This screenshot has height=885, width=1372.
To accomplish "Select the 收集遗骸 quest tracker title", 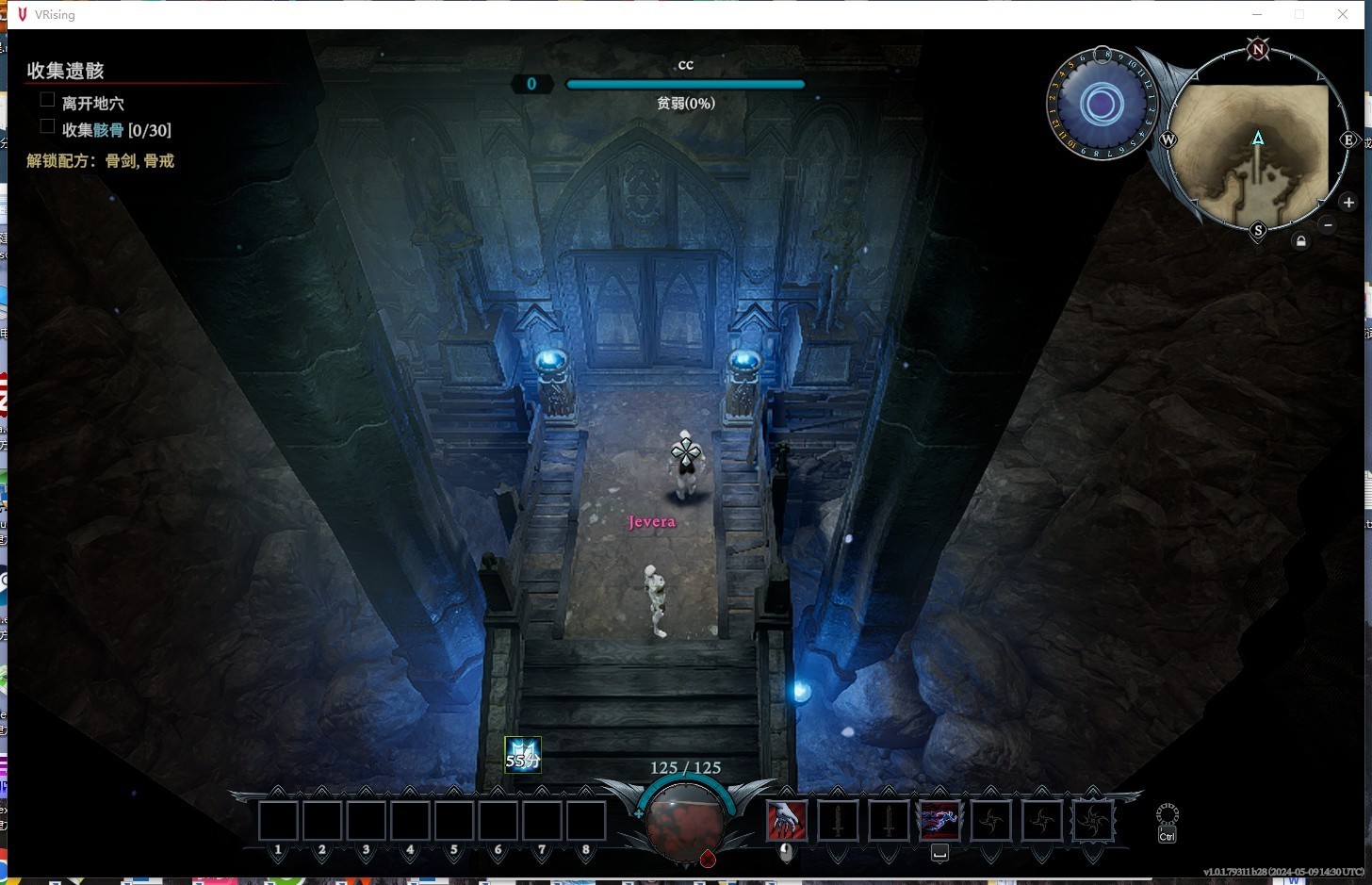I will (65, 71).
